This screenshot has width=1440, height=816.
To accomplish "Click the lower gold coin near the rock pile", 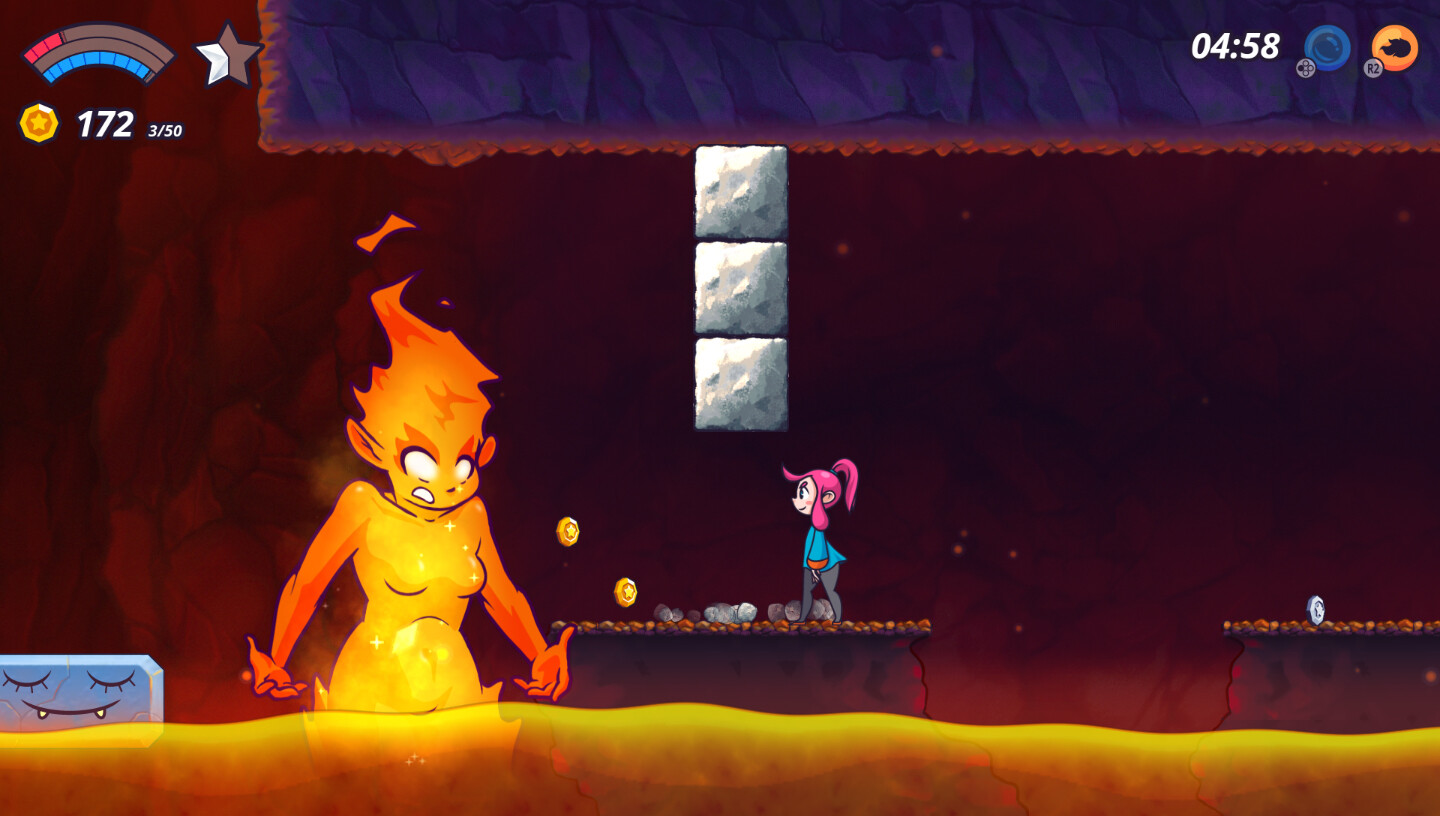I will 628,591.
